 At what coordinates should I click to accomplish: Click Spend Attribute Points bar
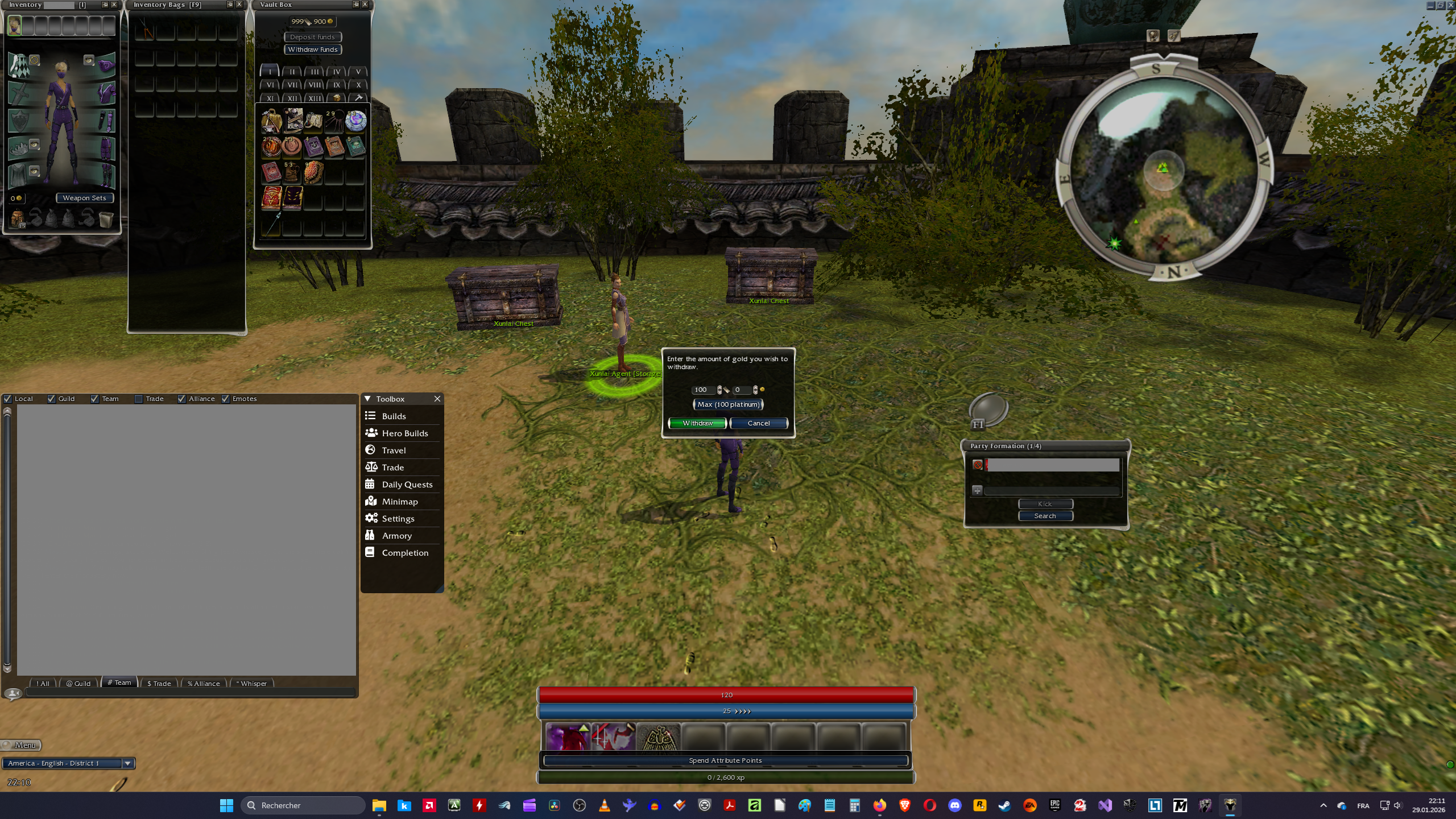point(725,760)
